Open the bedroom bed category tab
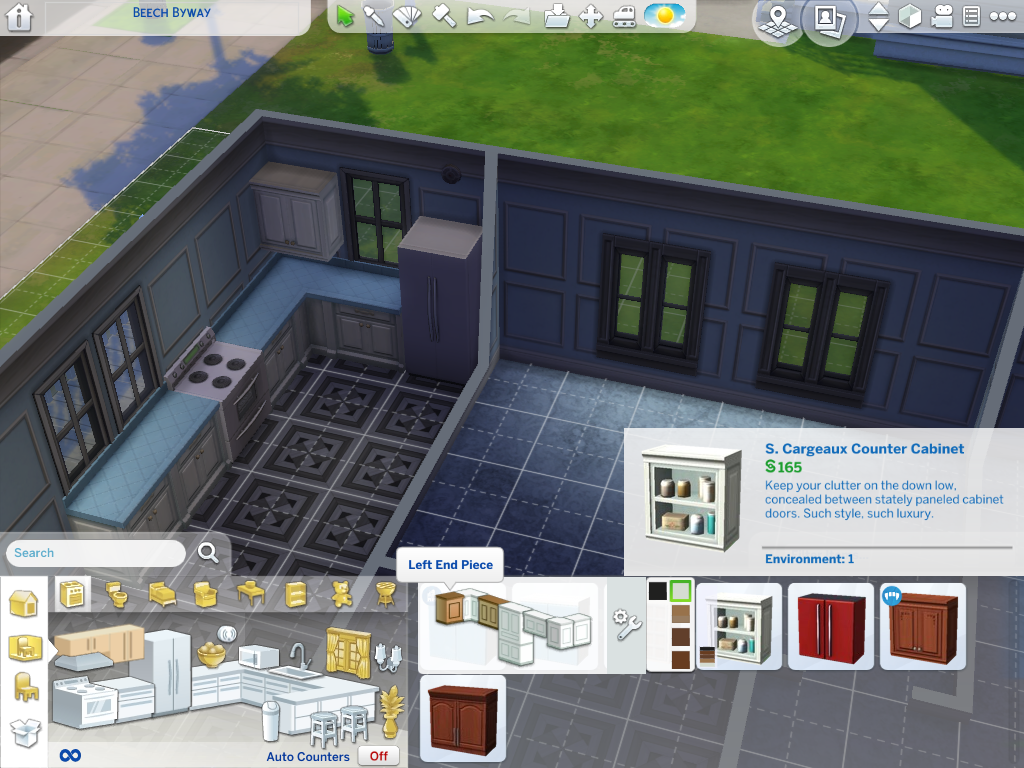 click(x=162, y=595)
